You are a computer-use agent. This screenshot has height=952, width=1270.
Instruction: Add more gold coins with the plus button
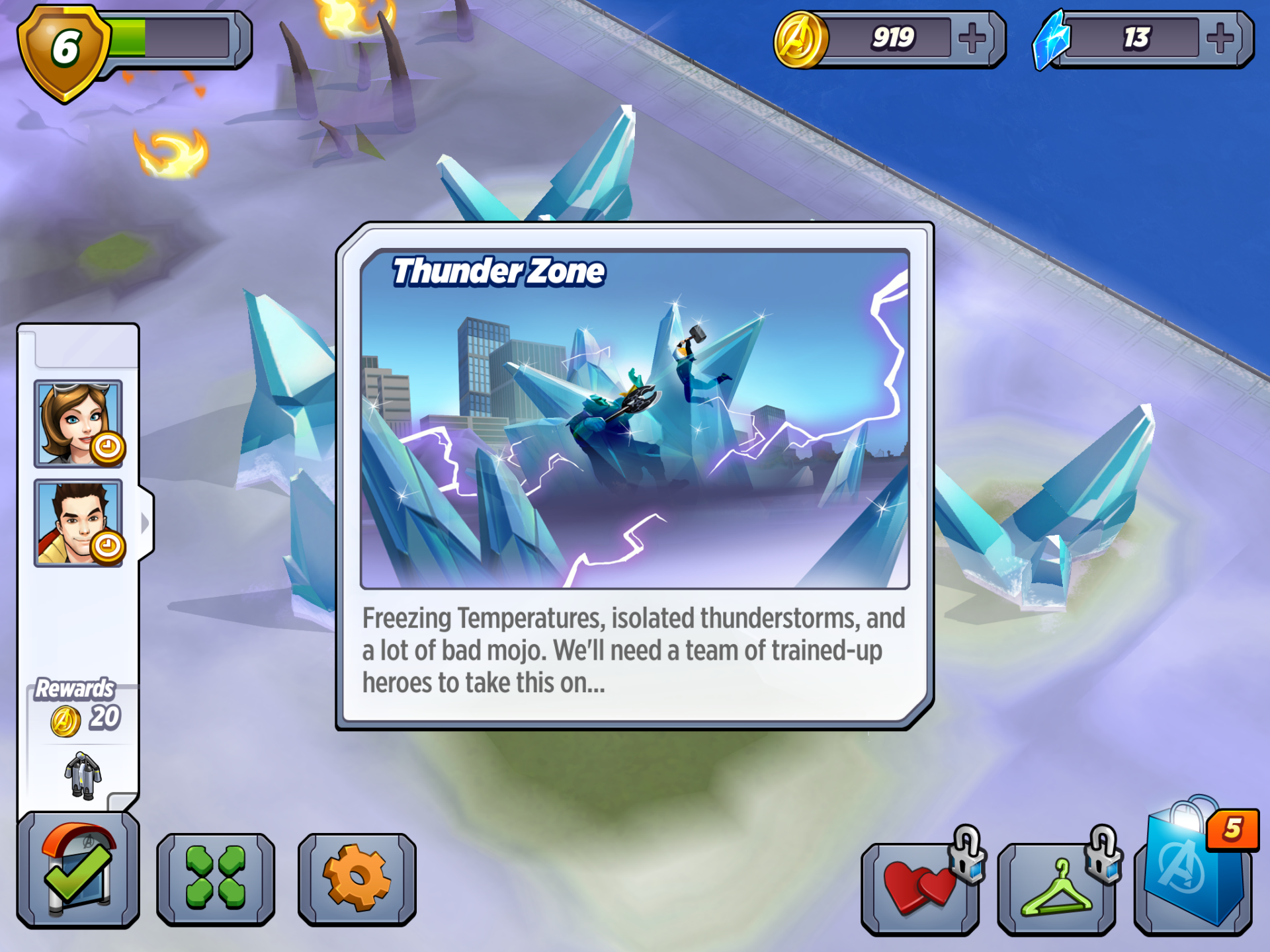click(x=972, y=38)
